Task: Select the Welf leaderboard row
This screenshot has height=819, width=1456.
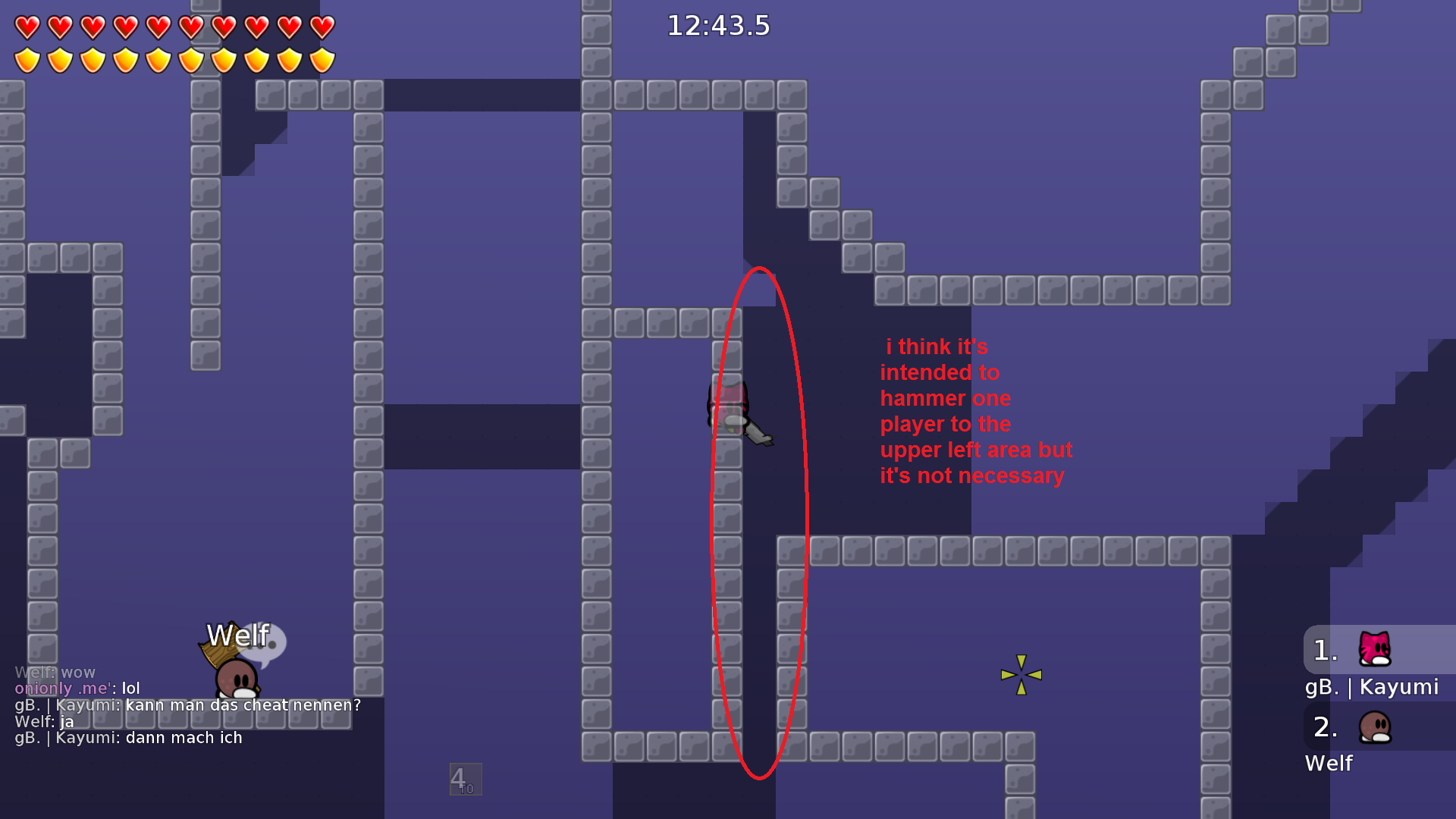Action: coord(1329,764)
